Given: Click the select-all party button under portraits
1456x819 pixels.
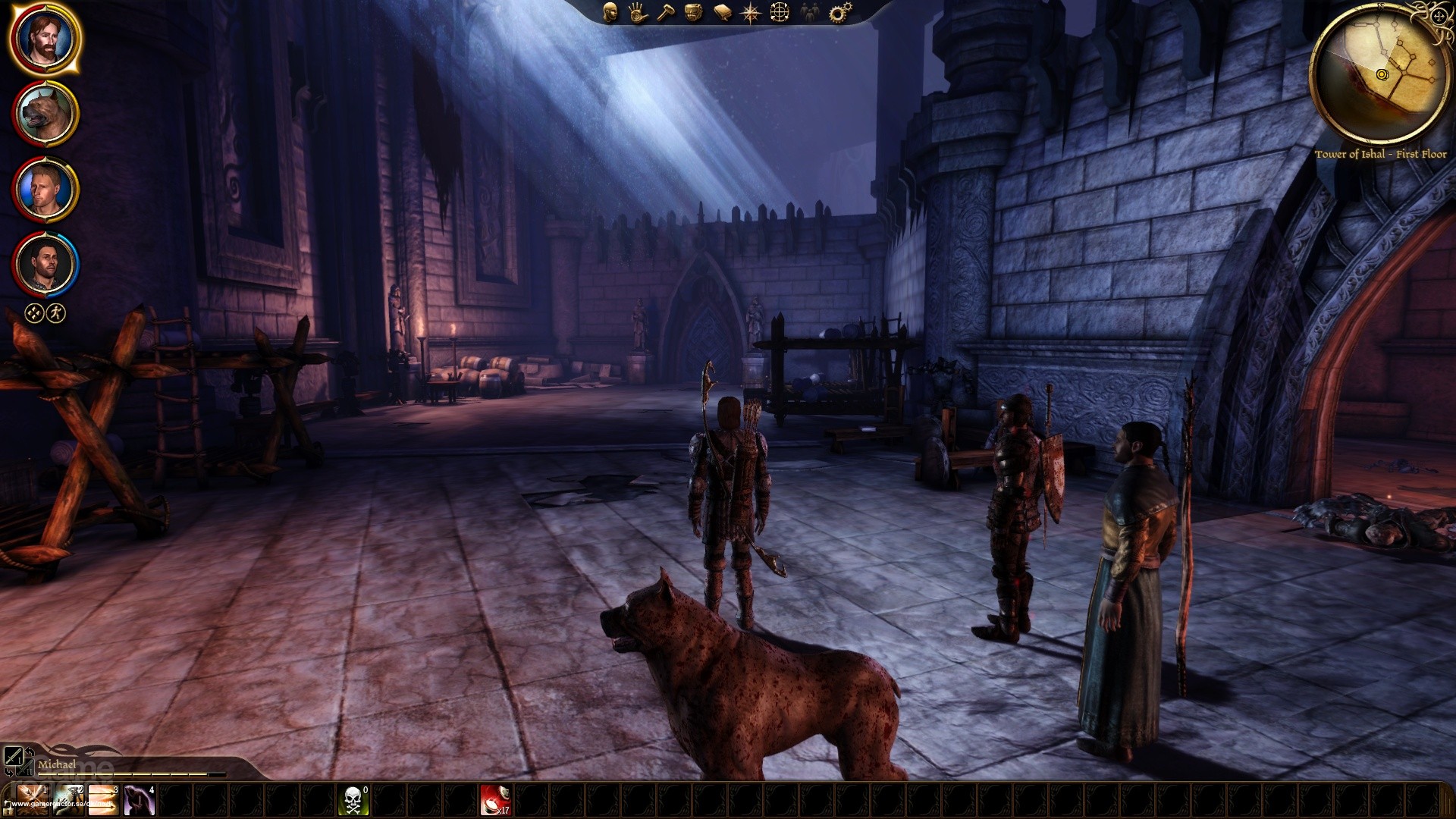Looking at the screenshot, I should (x=34, y=313).
